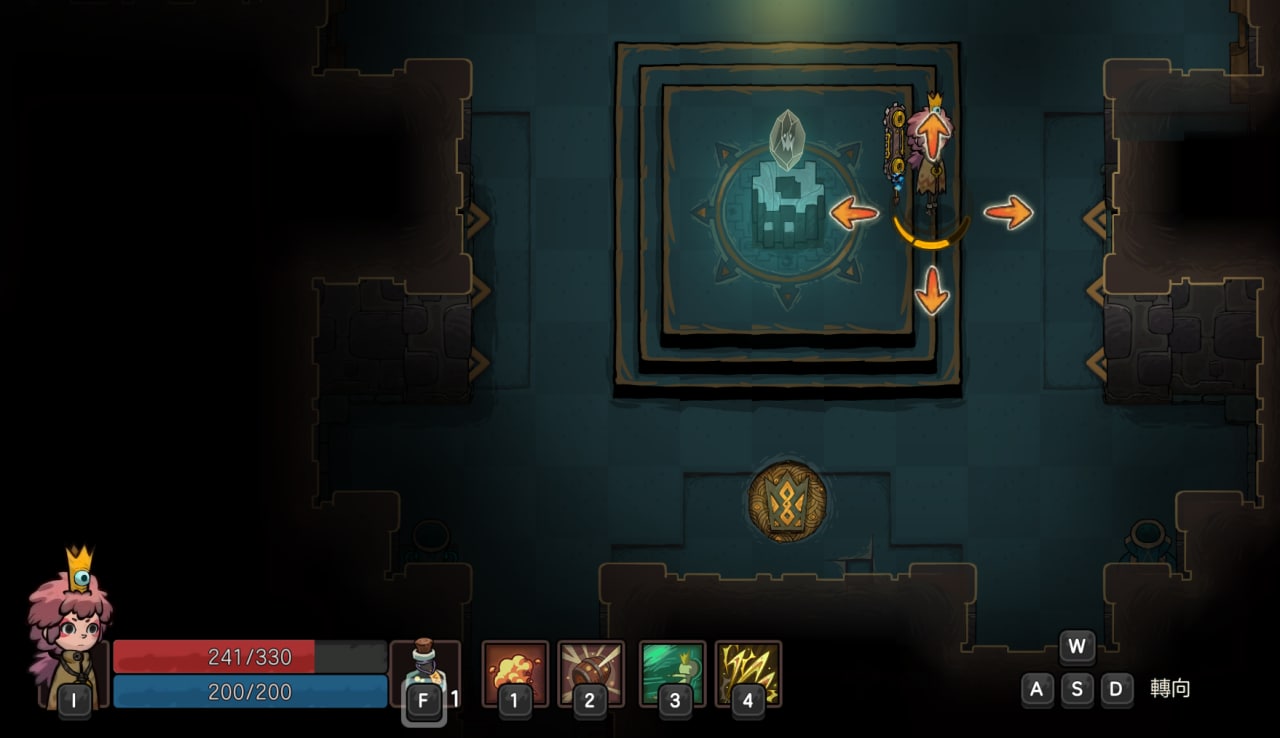Click the orange down arrow
The image size is (1280, 738).
[932, 290]
